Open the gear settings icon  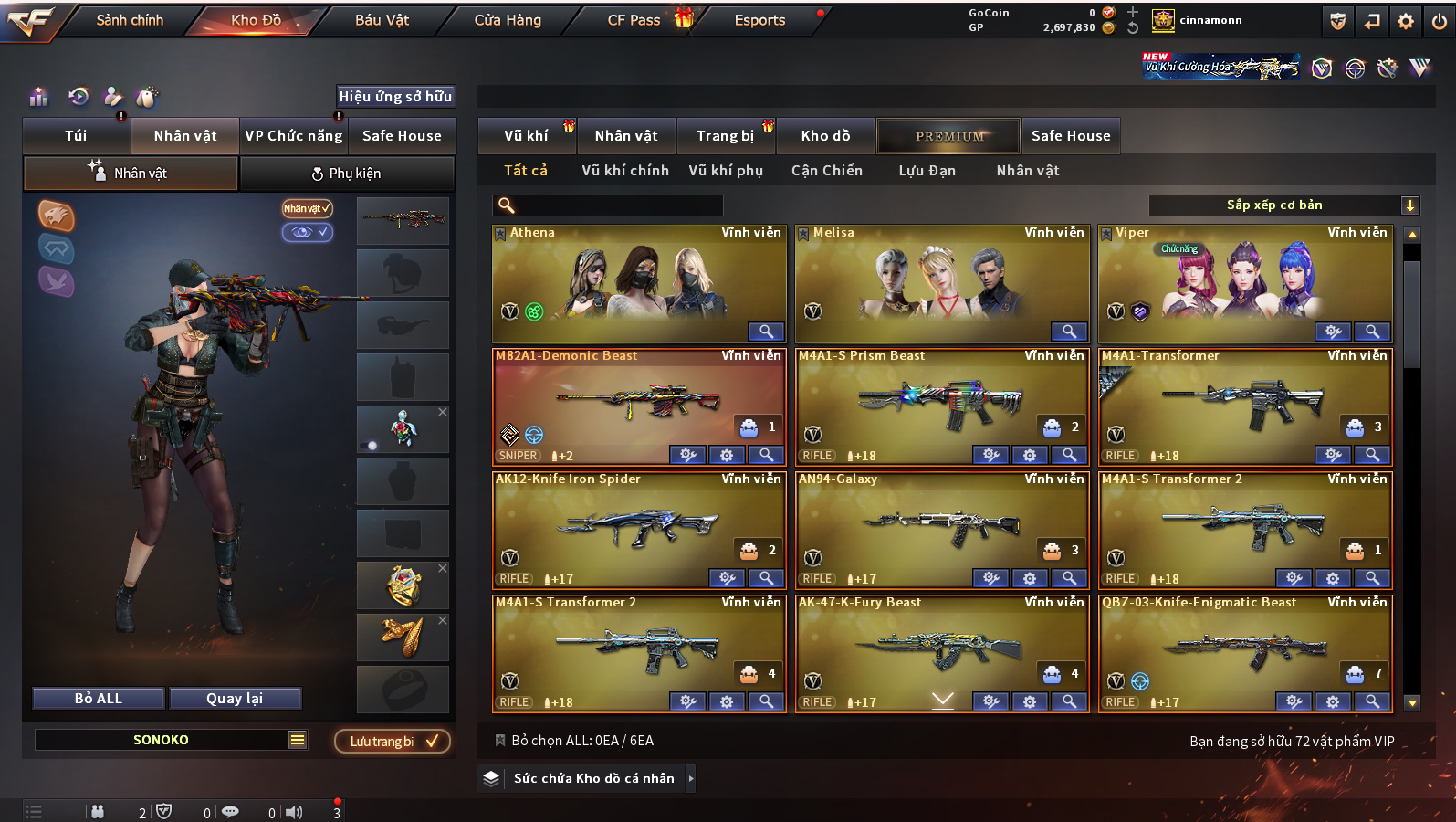(1406, 21)
